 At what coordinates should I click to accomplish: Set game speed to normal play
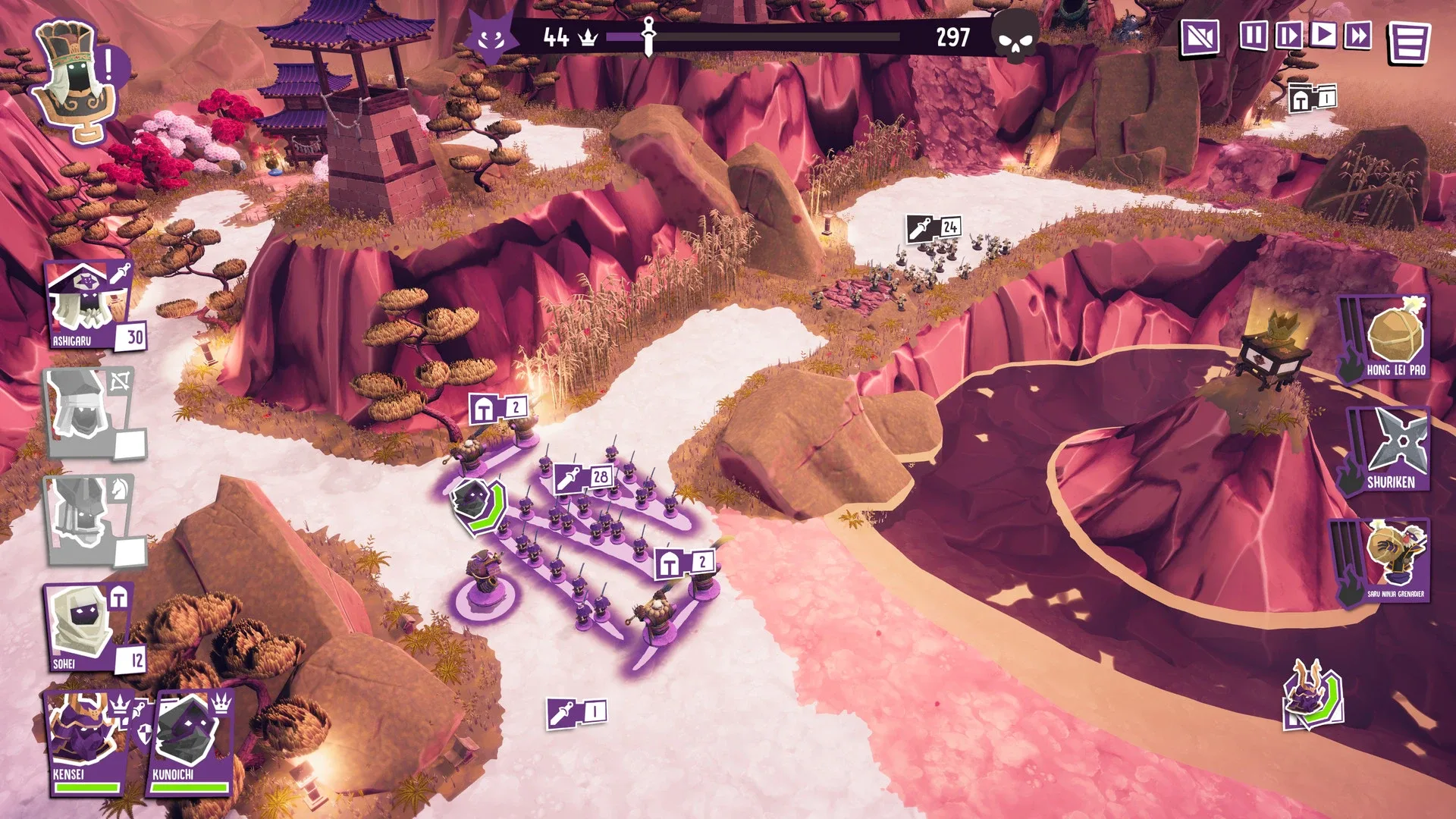pos(1323,36)
